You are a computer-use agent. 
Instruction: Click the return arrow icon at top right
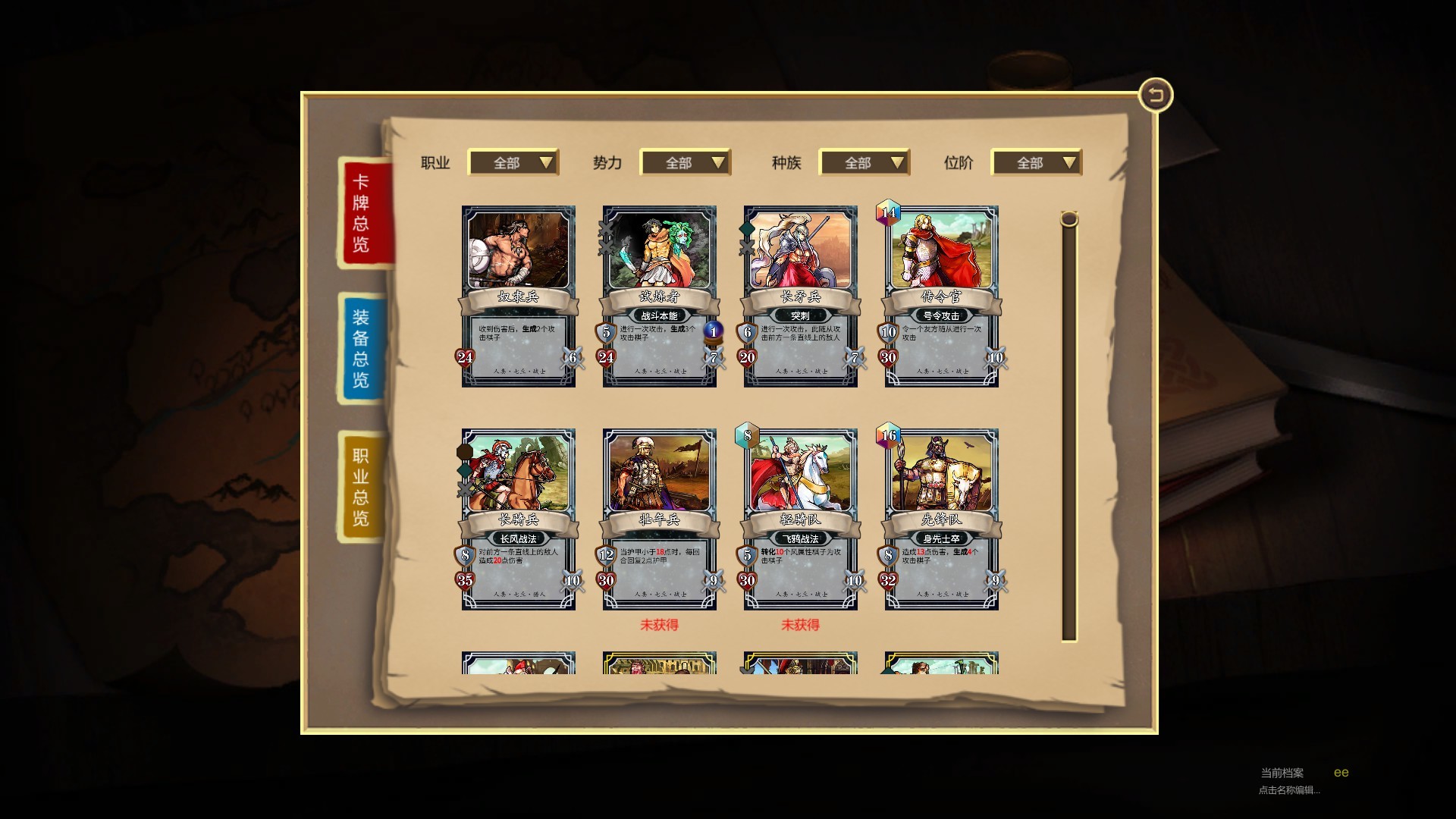pos(1155,94)
